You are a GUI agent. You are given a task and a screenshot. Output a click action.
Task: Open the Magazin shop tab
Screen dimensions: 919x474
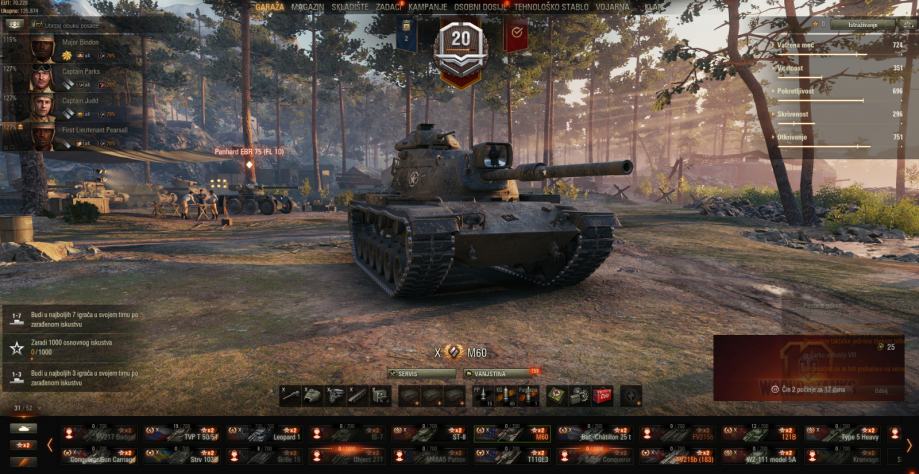pyautogui.click(x=308, y=7)
